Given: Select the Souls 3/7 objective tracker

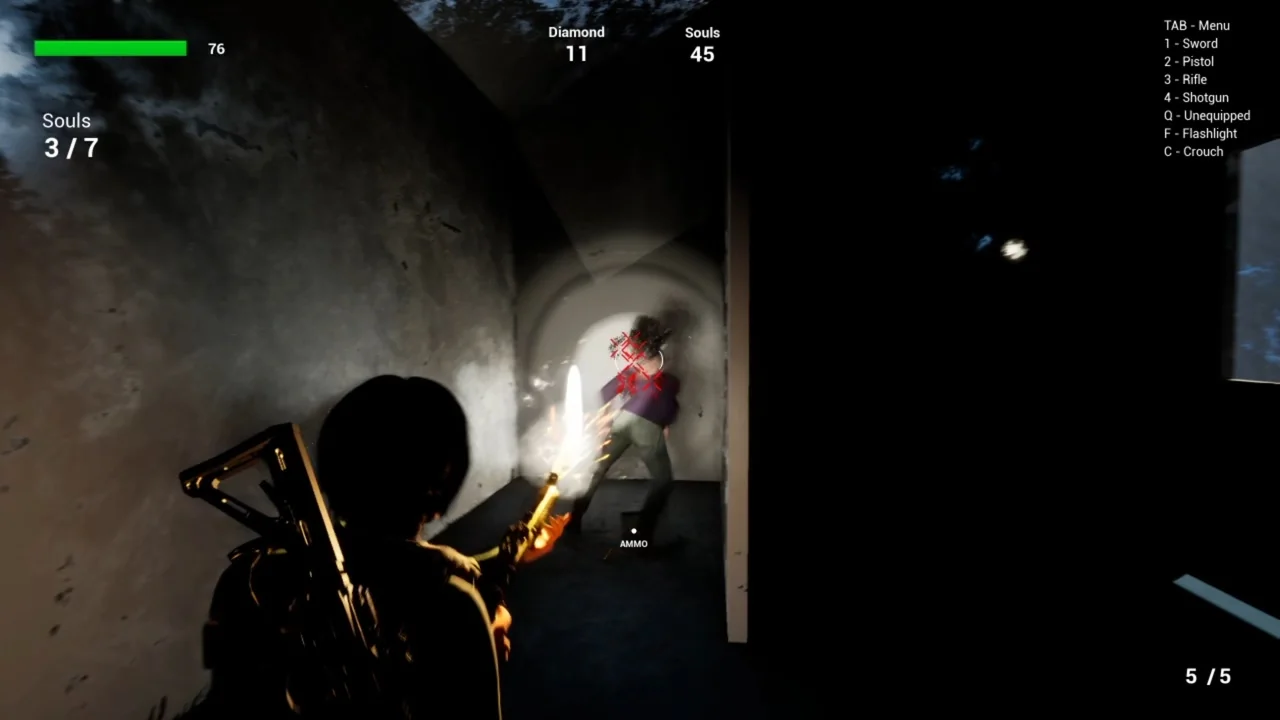Looking at the screenshot, I should pyautogui.click(x=66, y=135).
